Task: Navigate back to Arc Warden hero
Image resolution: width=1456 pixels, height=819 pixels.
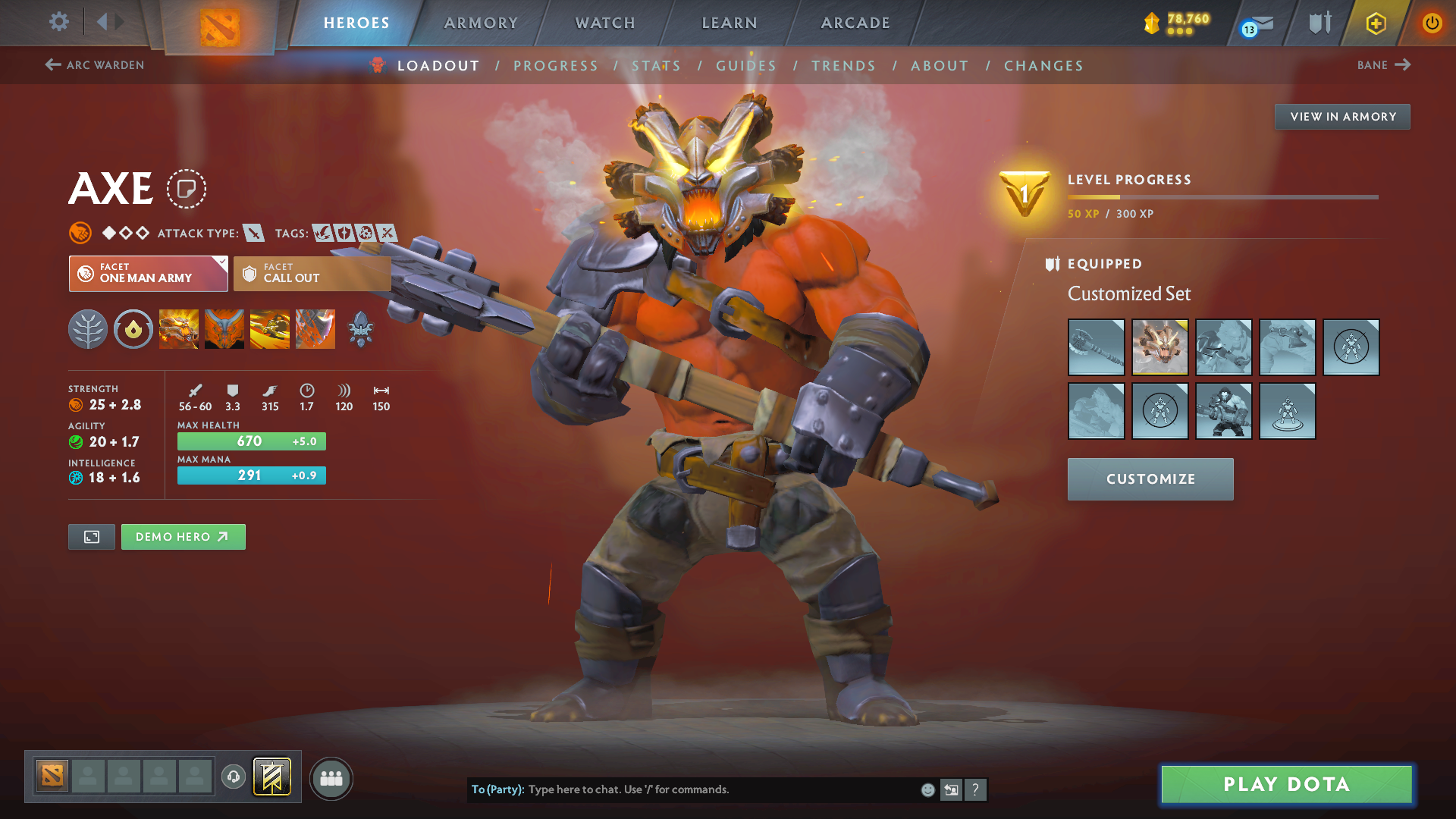Action: pos(93,65)
